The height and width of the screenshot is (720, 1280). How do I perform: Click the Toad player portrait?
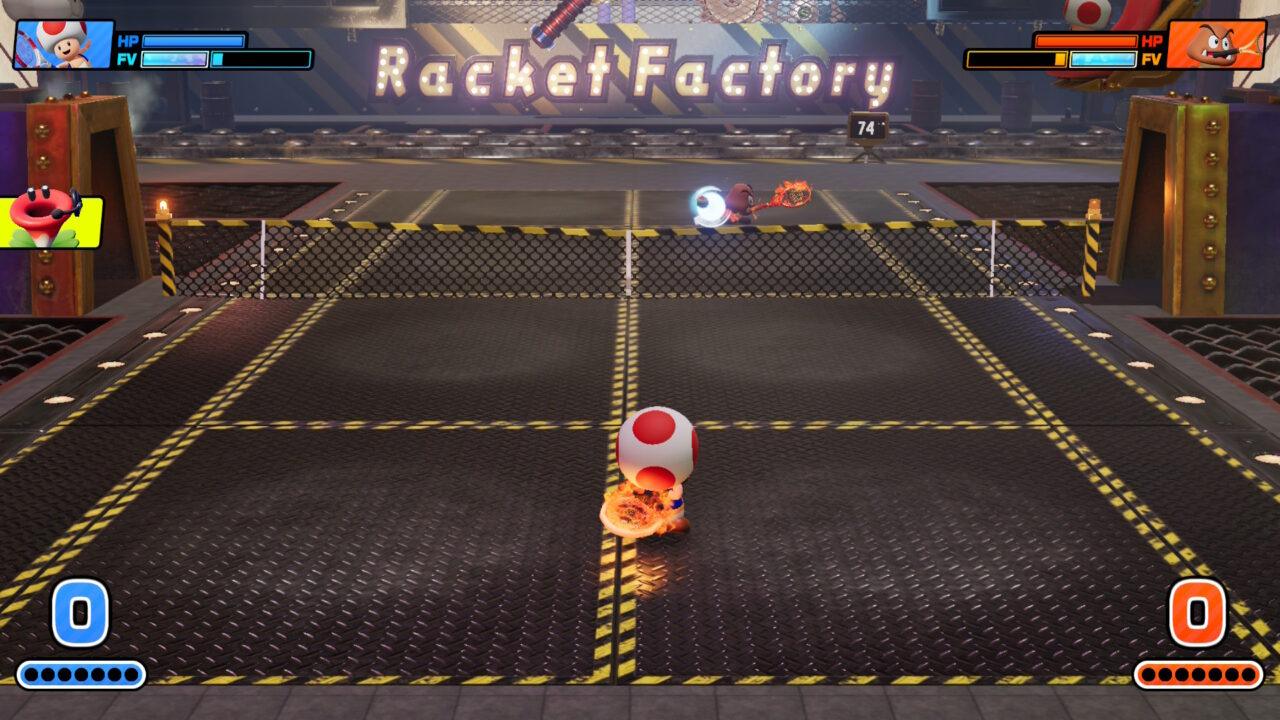pos(63,44)
